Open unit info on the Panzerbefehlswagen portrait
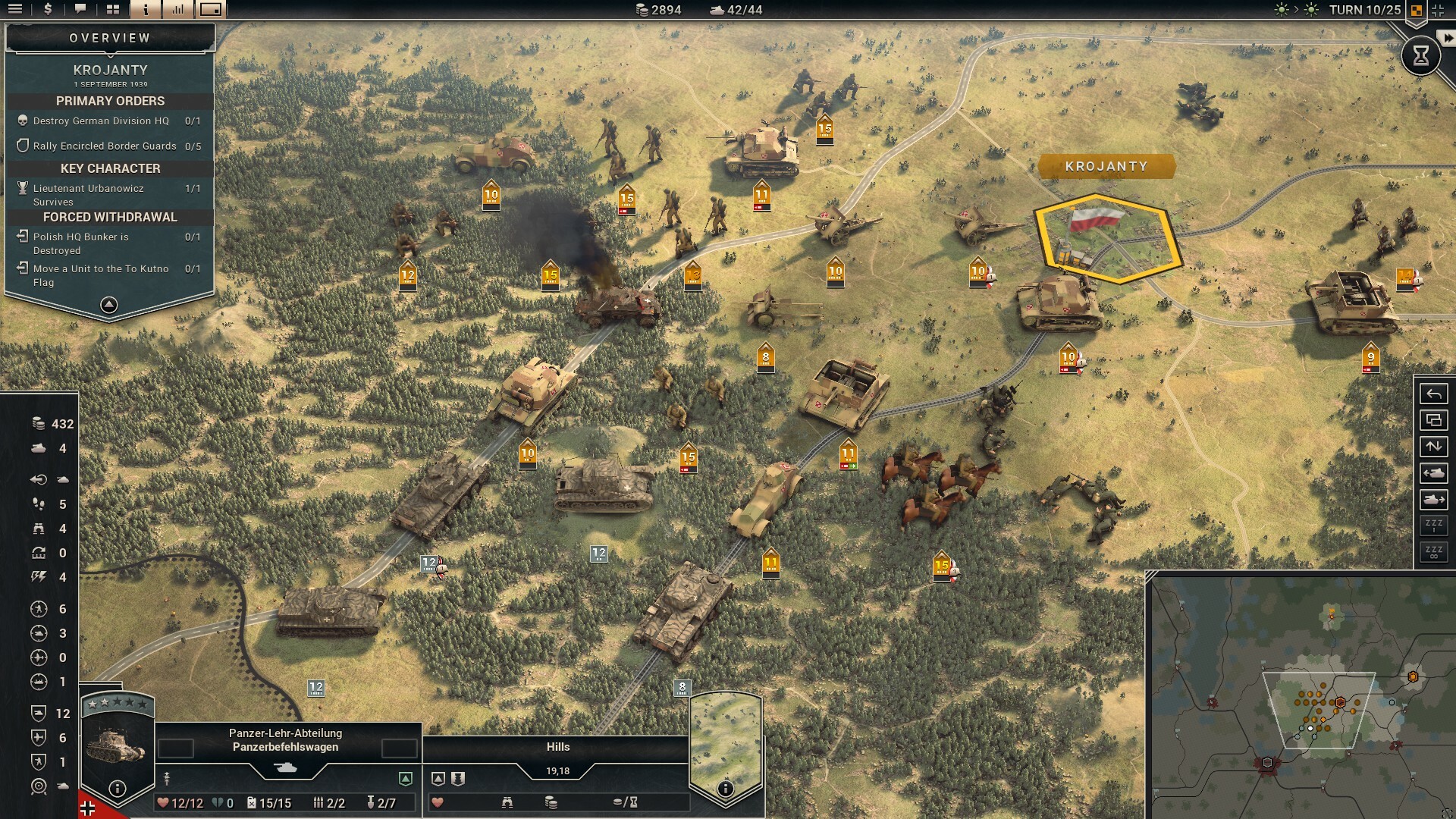Image resolution: width=1456 pixels, height=819 pixels. click(x=118, y=788)
